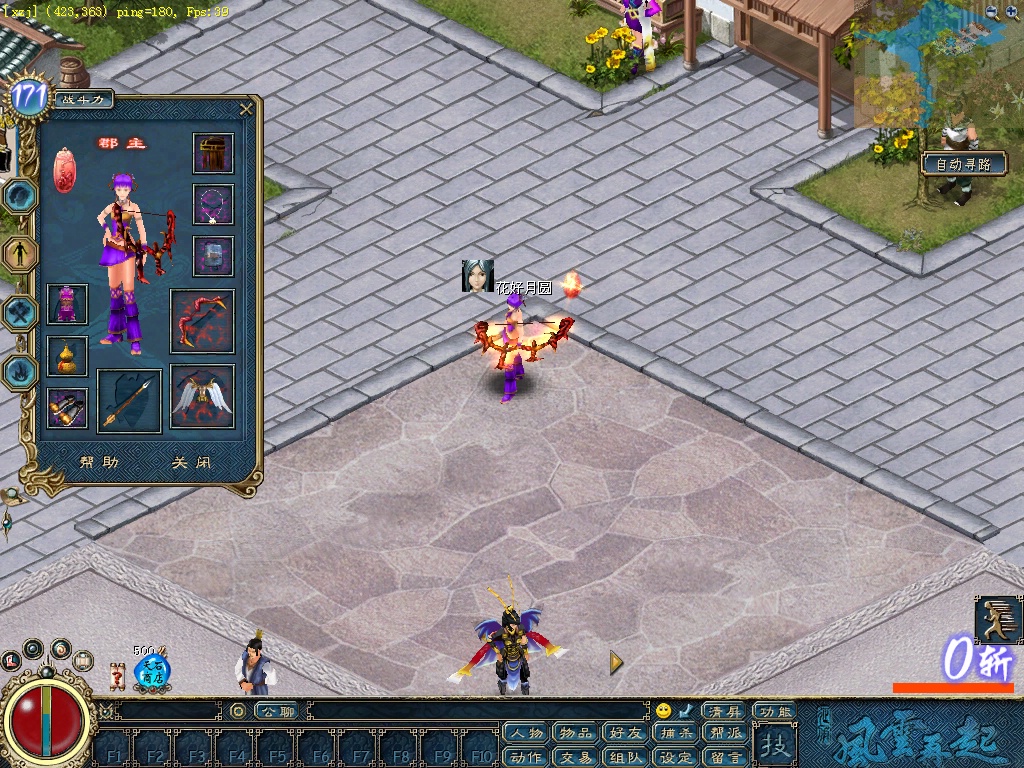Select the spear equipment slot
This screenshot has height=768, width=1024.
click(129, 400)
